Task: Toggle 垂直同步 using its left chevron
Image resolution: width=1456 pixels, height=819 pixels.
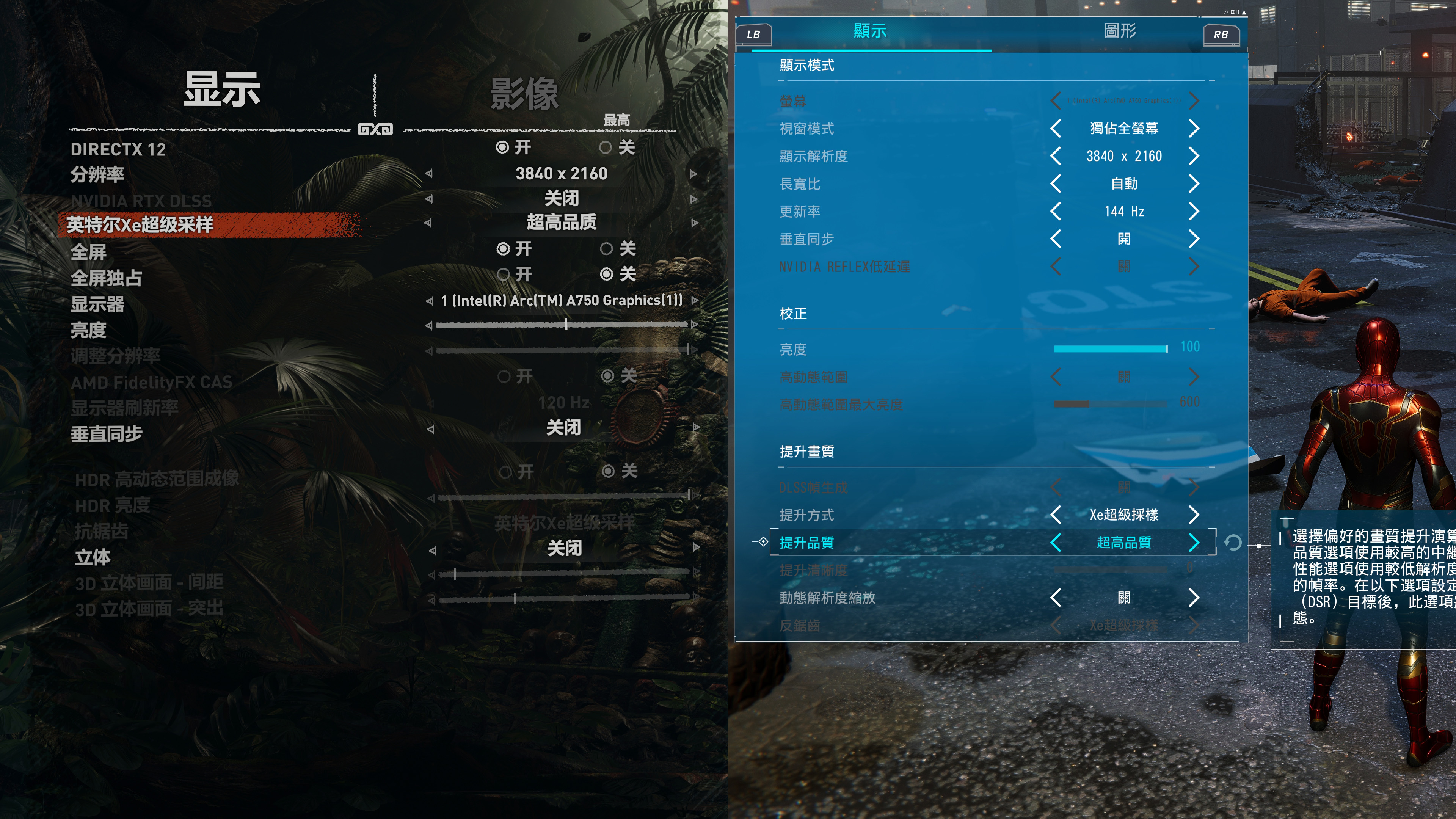Action: pos(1055,238)
